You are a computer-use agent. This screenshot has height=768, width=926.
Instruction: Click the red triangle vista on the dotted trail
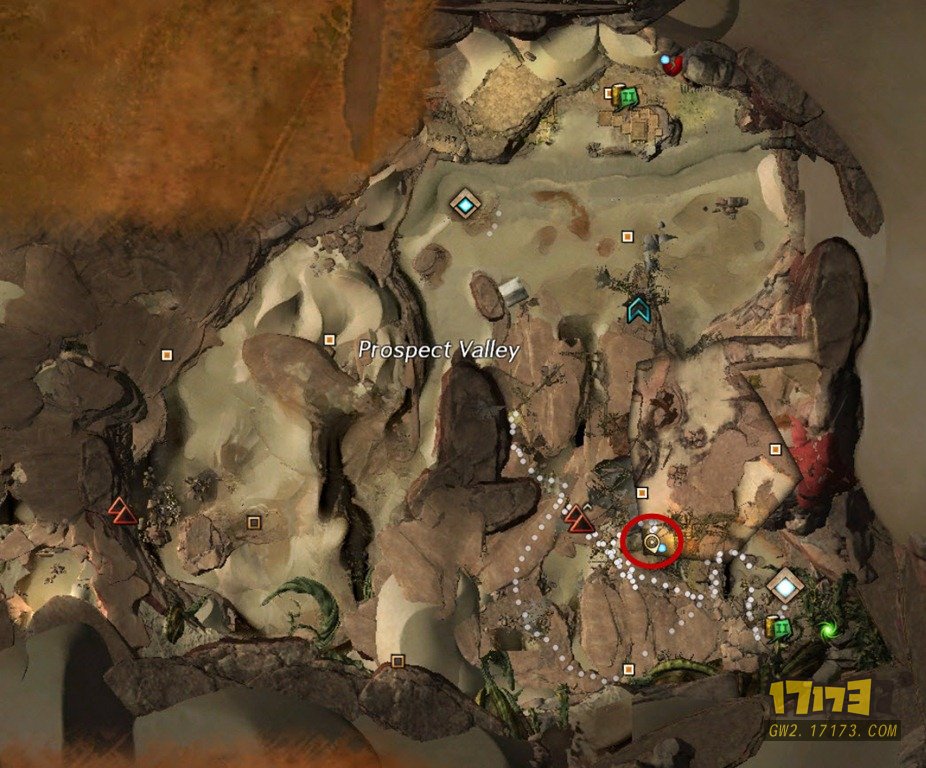(577, 518)
